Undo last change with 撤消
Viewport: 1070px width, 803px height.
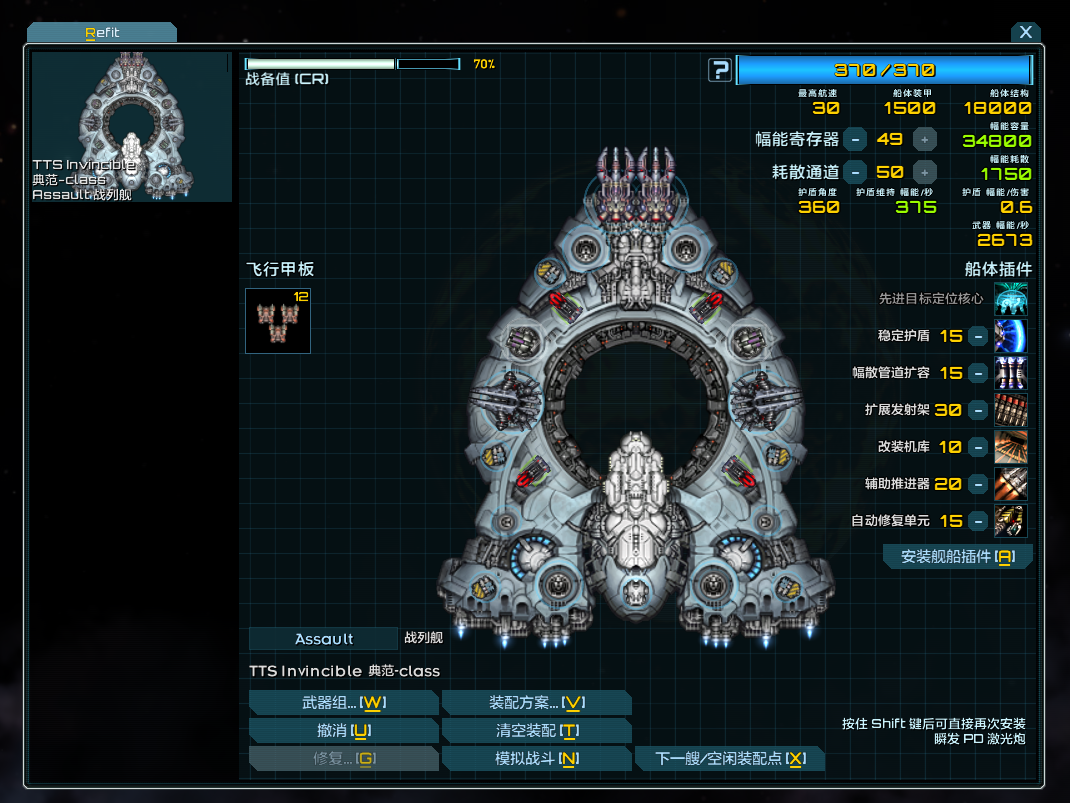point(343,731)
